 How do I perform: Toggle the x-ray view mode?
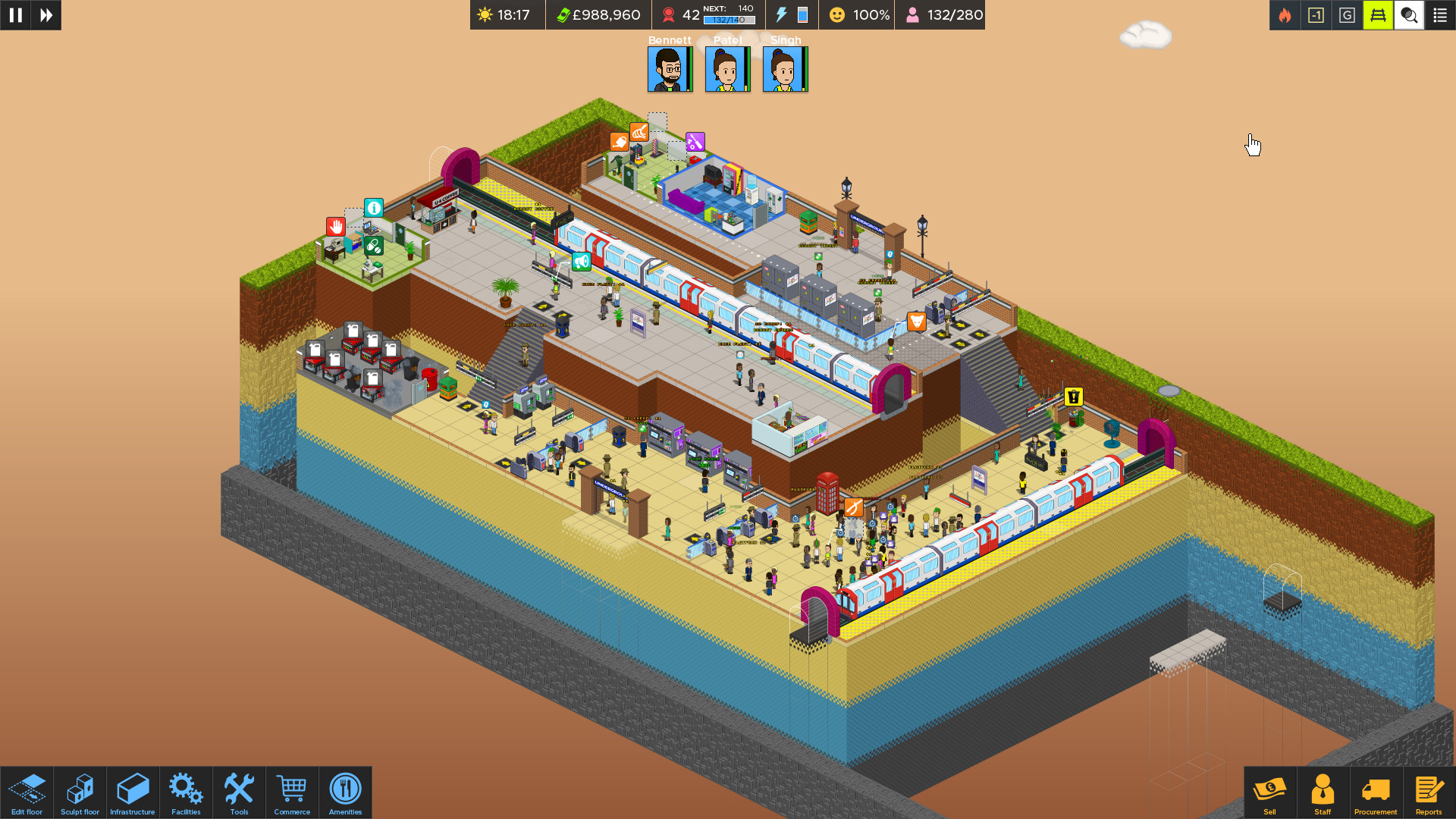click(x=1408, y=15)
